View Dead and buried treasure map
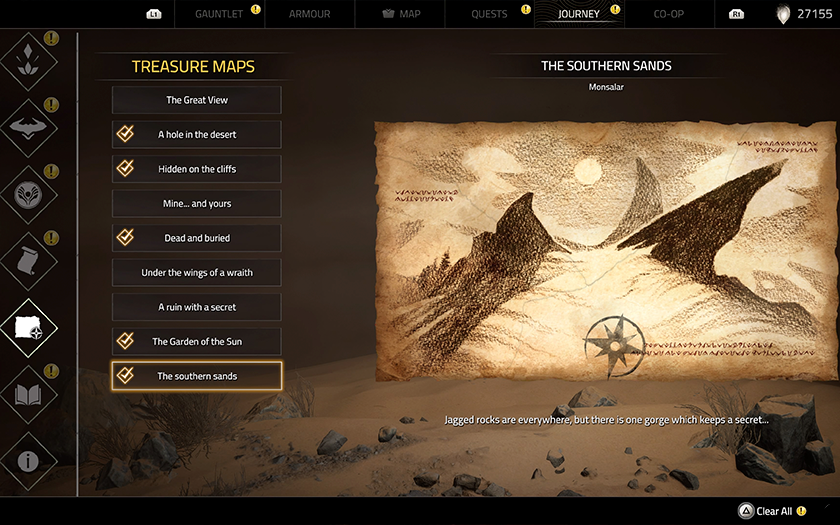The height and width of the screenshot is (525, 840). pyautogui.click(x=196, y=238)
